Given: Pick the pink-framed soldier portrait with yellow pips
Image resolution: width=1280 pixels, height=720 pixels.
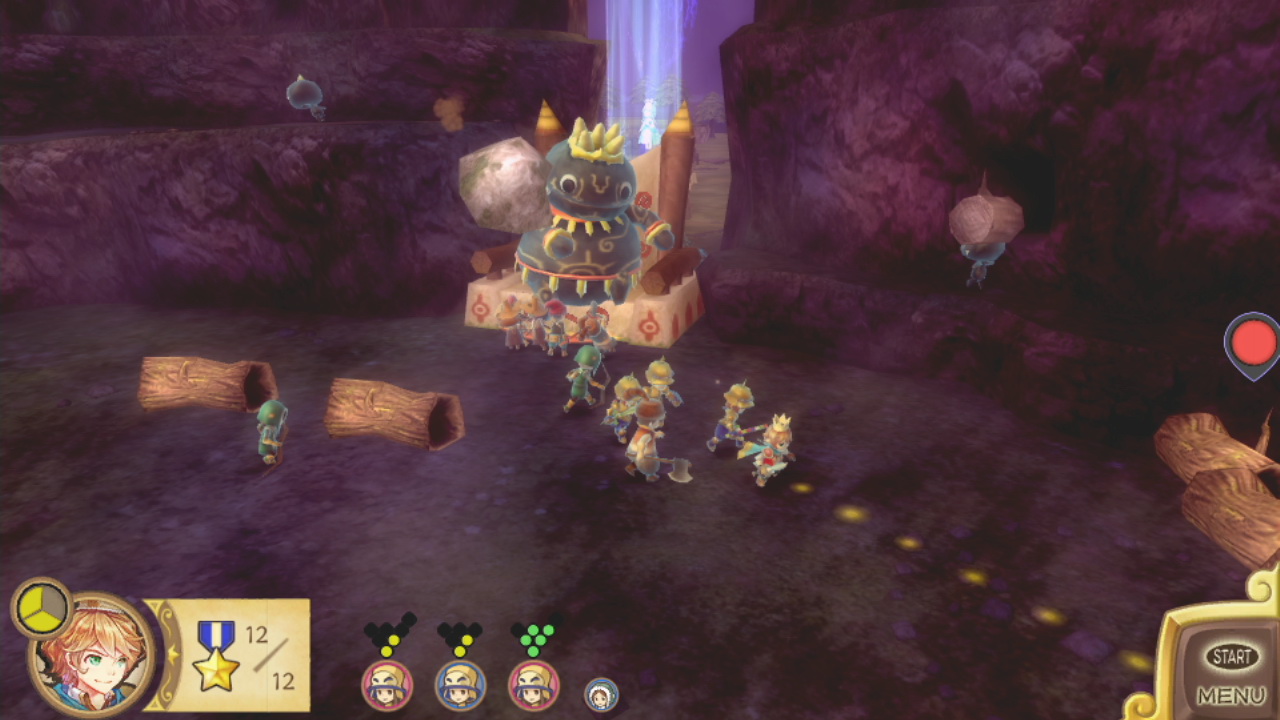Looking at the screenshot, I should (x=387, y=686).
